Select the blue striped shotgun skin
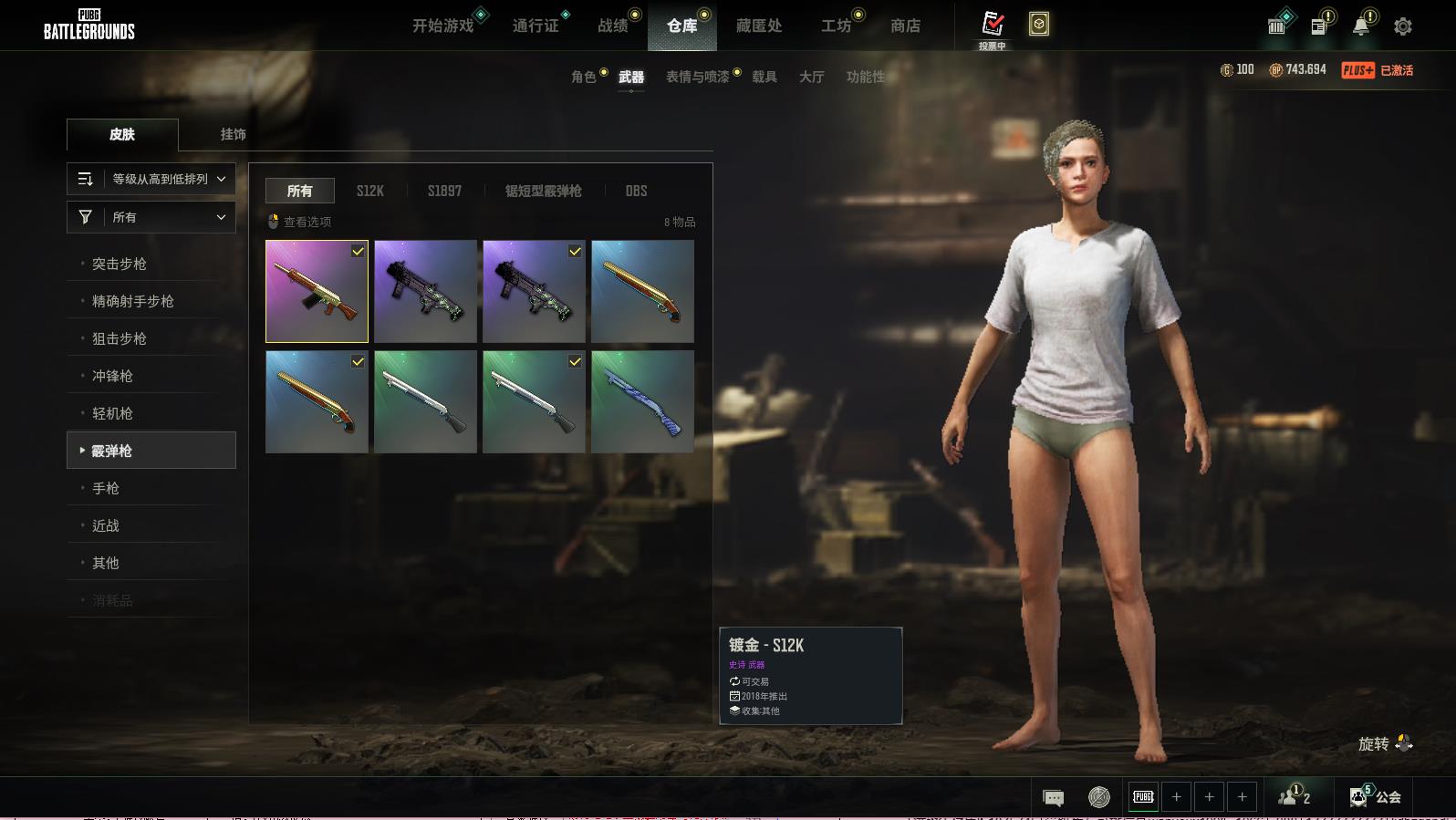The image size is (1456, 820). [x=642, y=401]
